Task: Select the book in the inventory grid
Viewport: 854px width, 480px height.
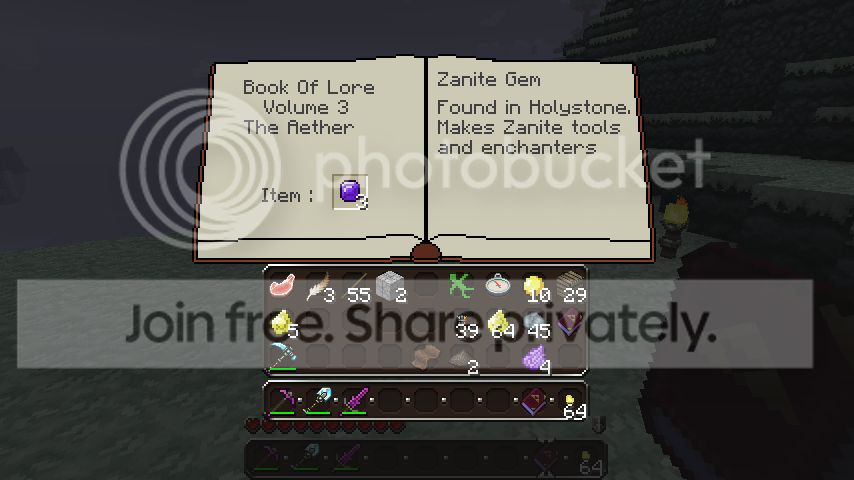Action: coord(570,322)
